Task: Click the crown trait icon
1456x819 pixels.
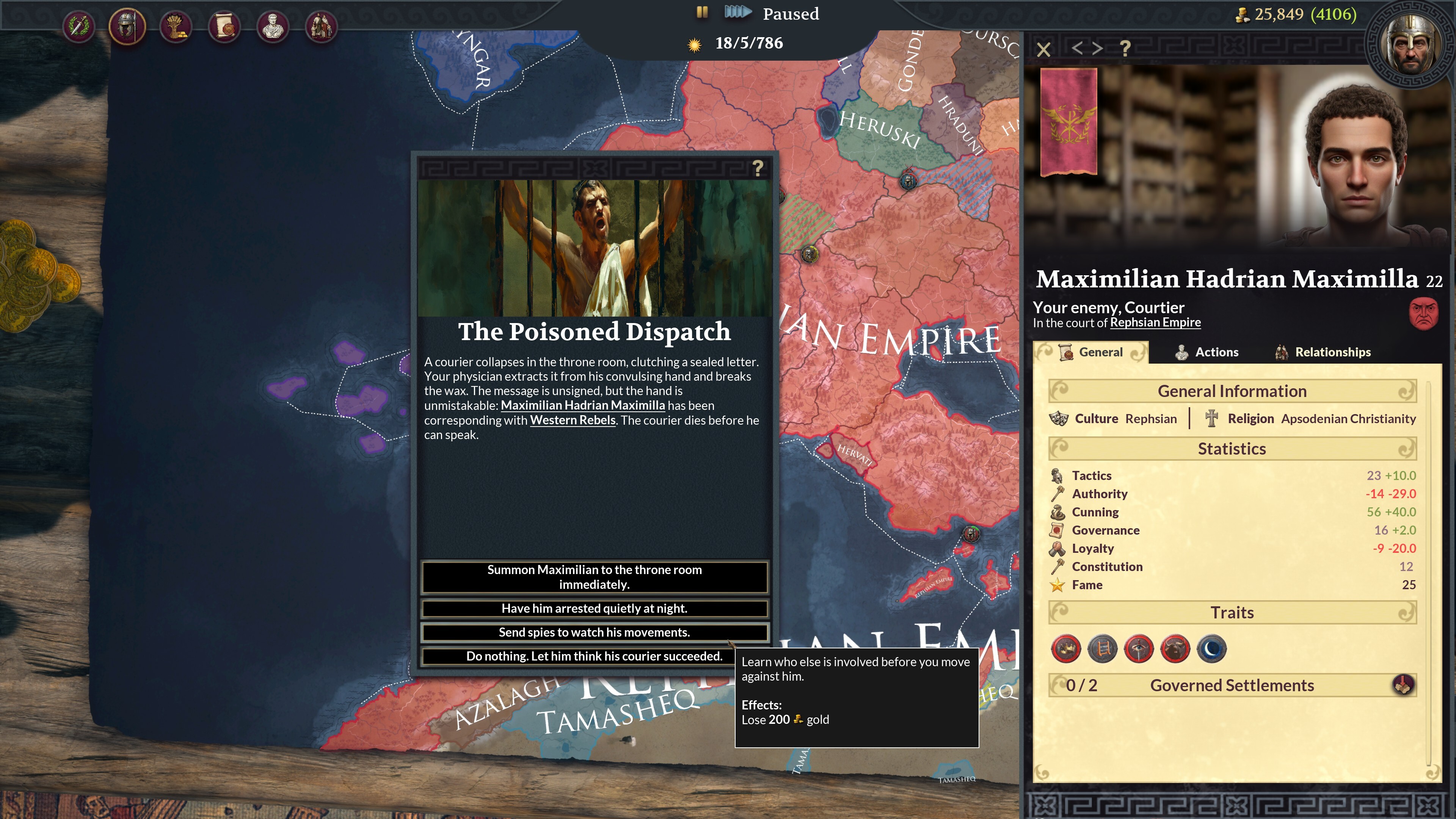Action: [x=1066, y=649]
